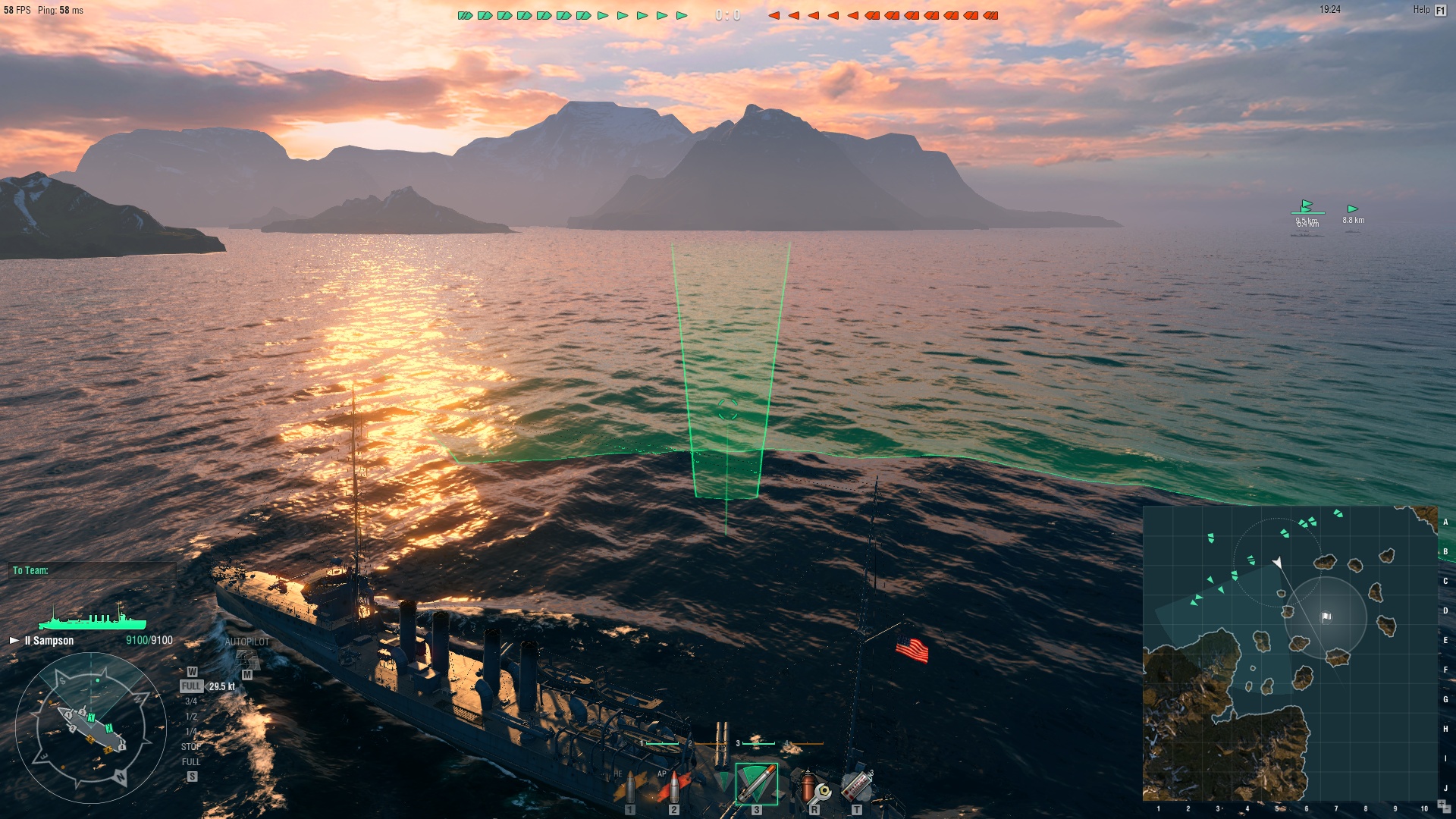Click the To Team chat box
This screenshot has width=1456, height=819.
pyautogui.click(x=93, y=570)
